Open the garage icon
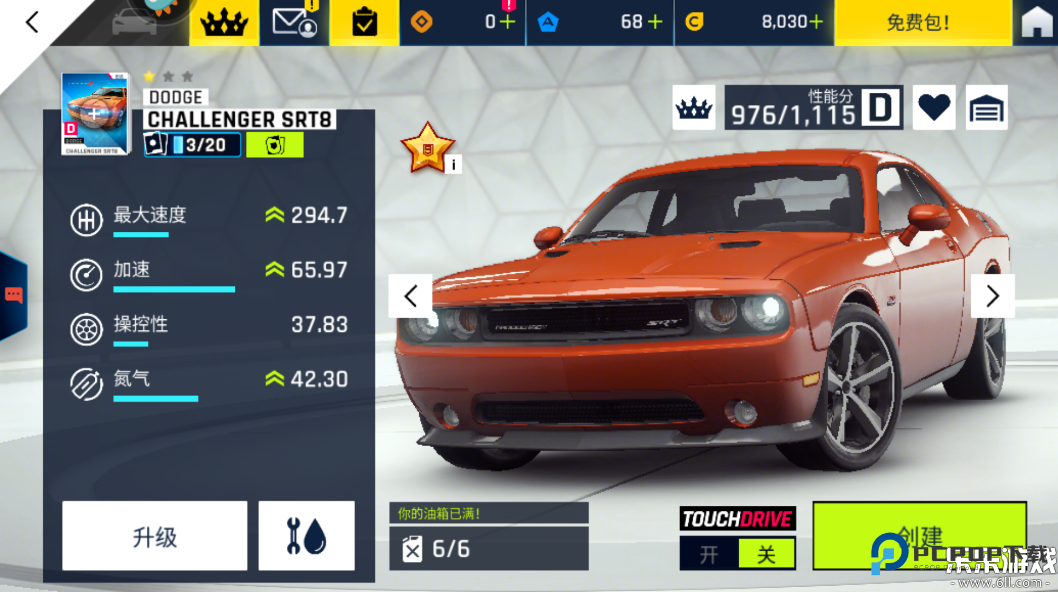 [x=986, y=108]
